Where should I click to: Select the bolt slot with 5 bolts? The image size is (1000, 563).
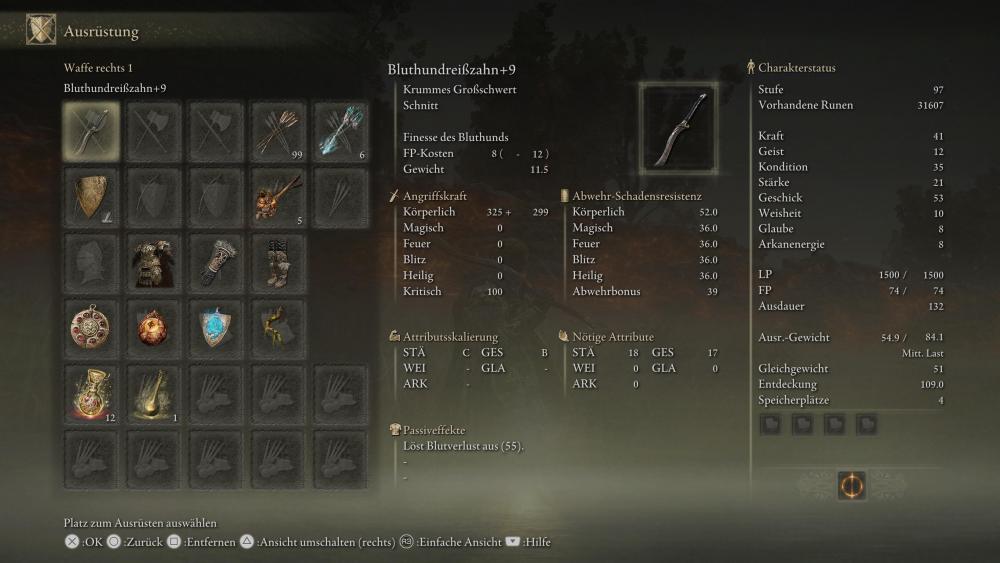[x=278, y=194]
